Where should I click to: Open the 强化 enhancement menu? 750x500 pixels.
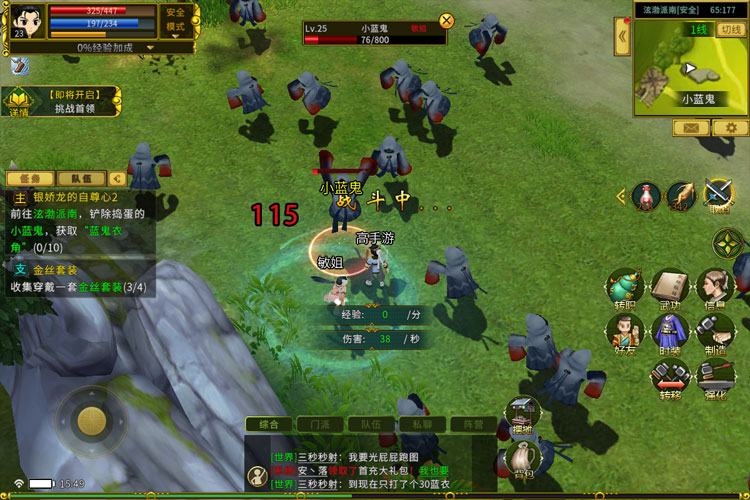714,378
